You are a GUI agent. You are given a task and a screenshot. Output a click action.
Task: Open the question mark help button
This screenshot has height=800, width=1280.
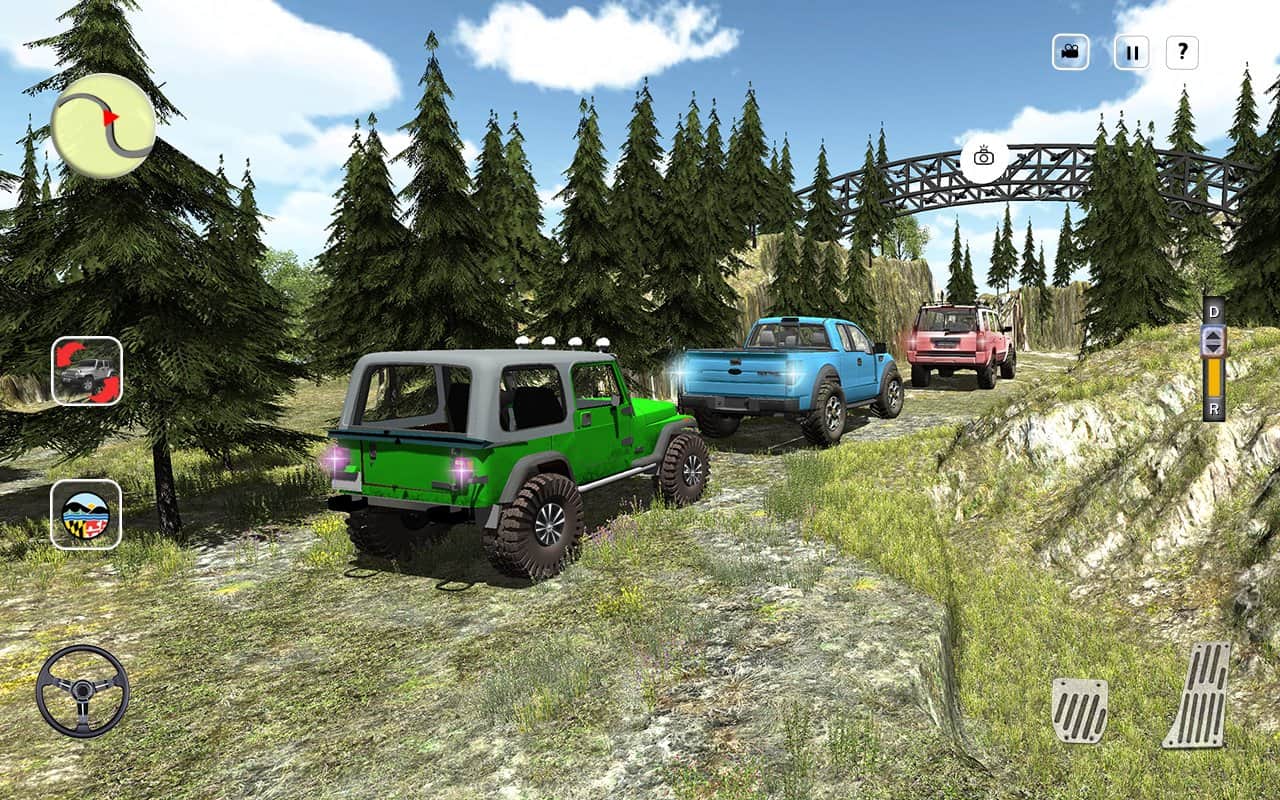click(x=1182, y=52)
